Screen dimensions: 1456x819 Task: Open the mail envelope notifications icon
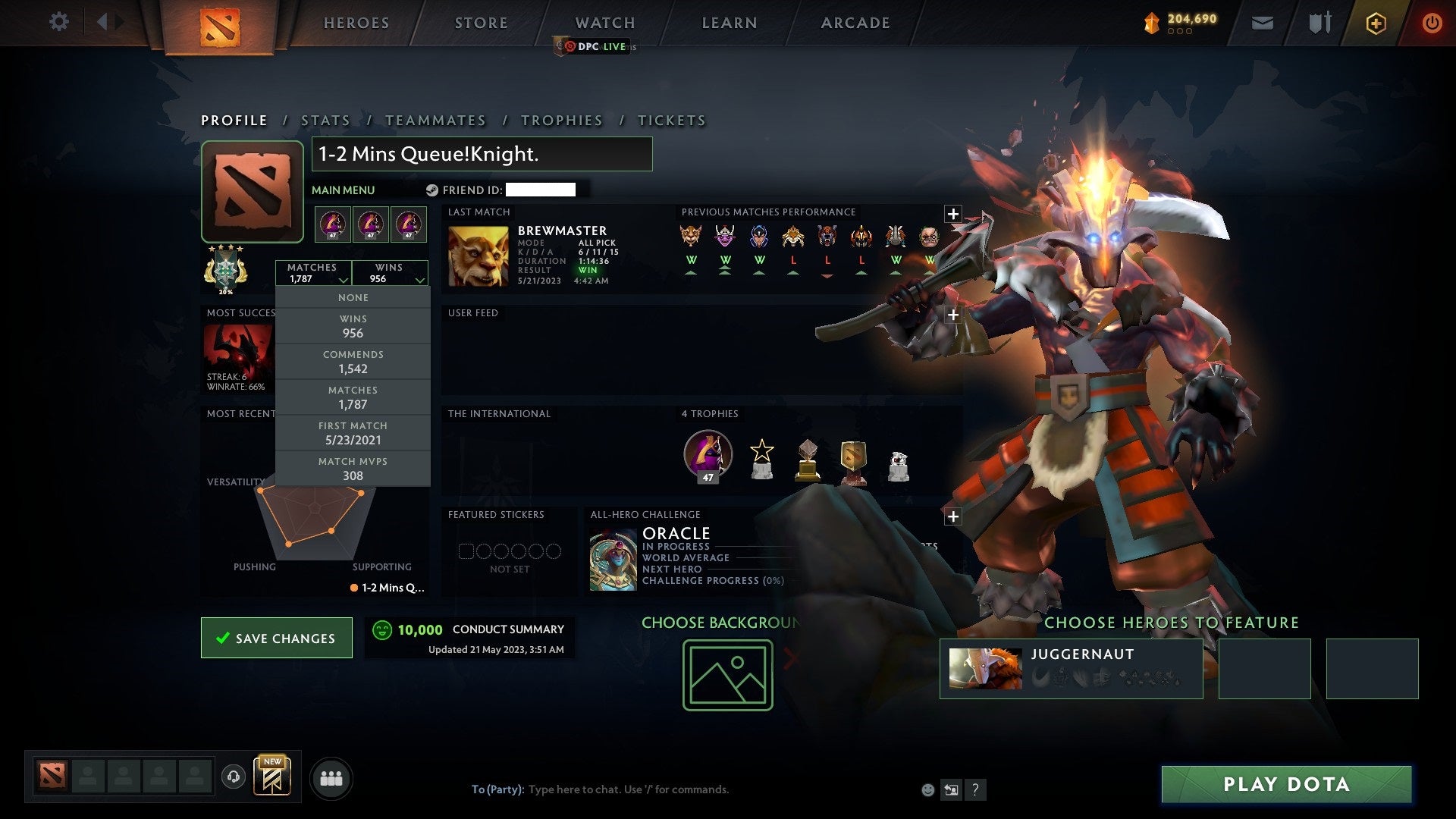pos(1263,22)
